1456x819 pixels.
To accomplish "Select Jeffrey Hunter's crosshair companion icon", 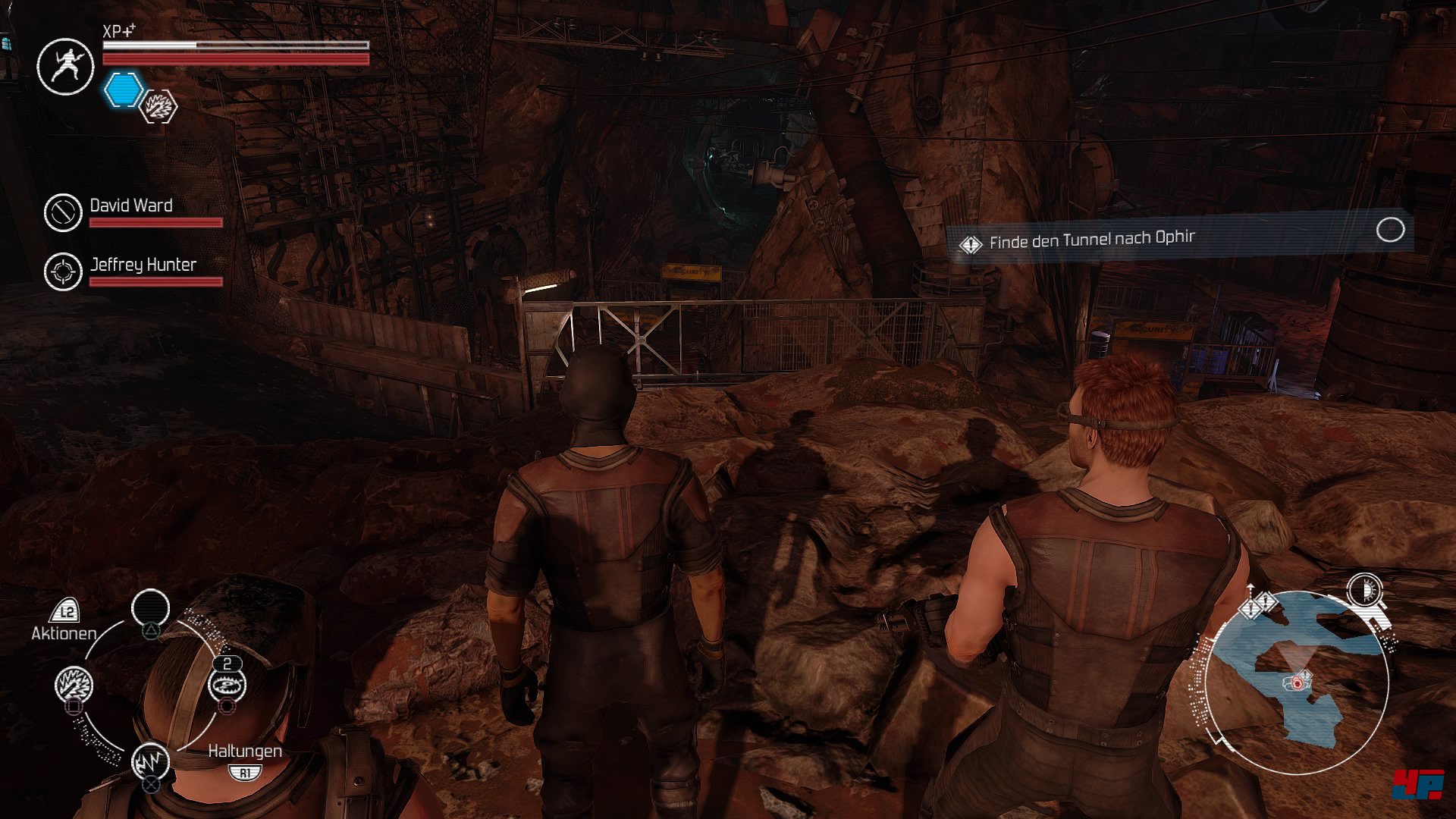I will 63,271.
